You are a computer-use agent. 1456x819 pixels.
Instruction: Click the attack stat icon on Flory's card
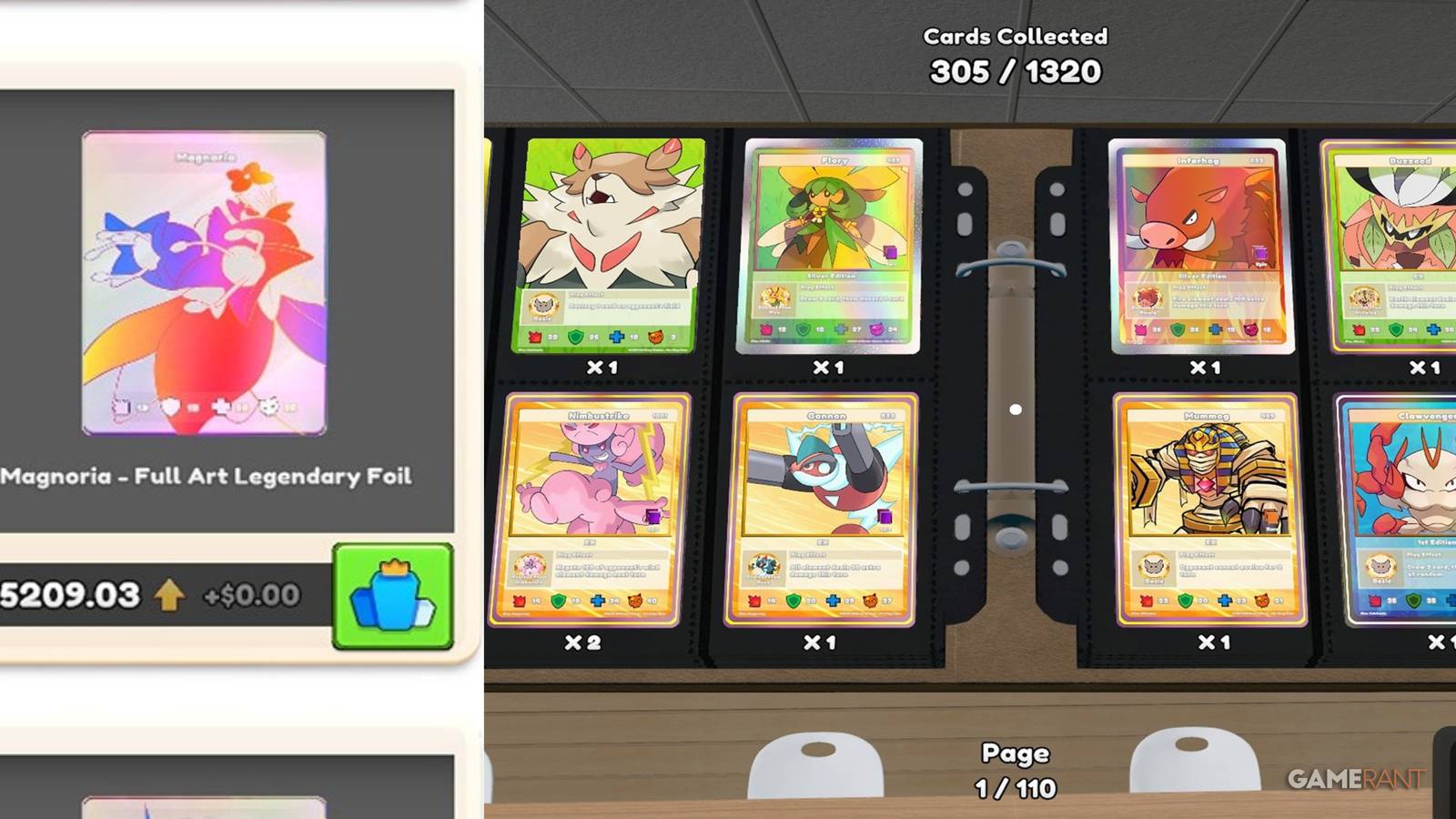[x=767, y=329]
